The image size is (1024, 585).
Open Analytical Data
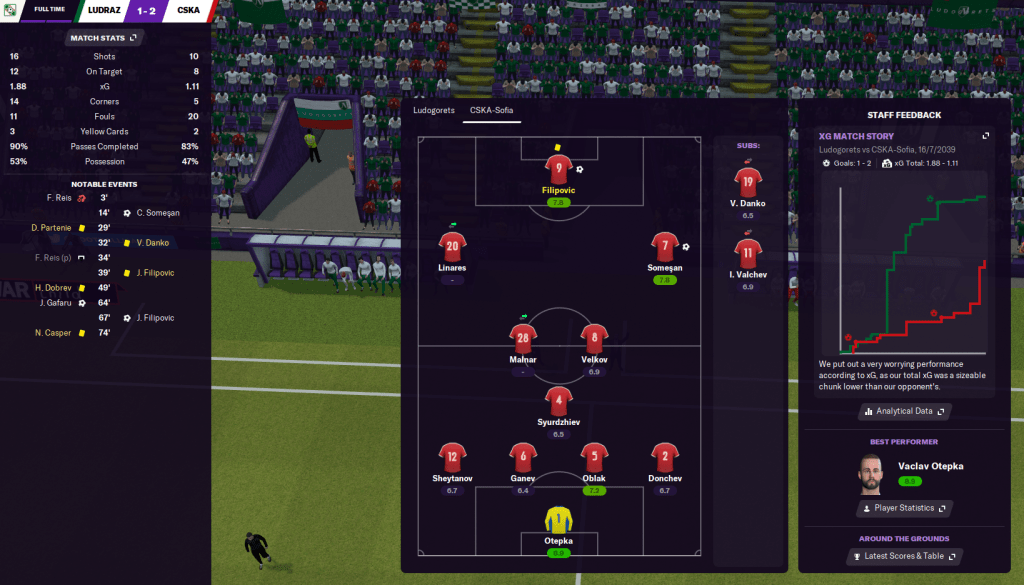coord(903,411)
